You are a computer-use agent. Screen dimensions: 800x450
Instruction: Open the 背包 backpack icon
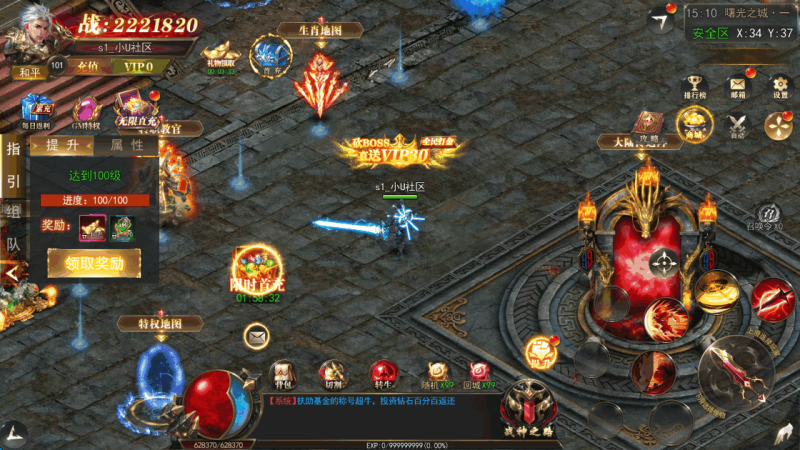(x=284, y=373)
